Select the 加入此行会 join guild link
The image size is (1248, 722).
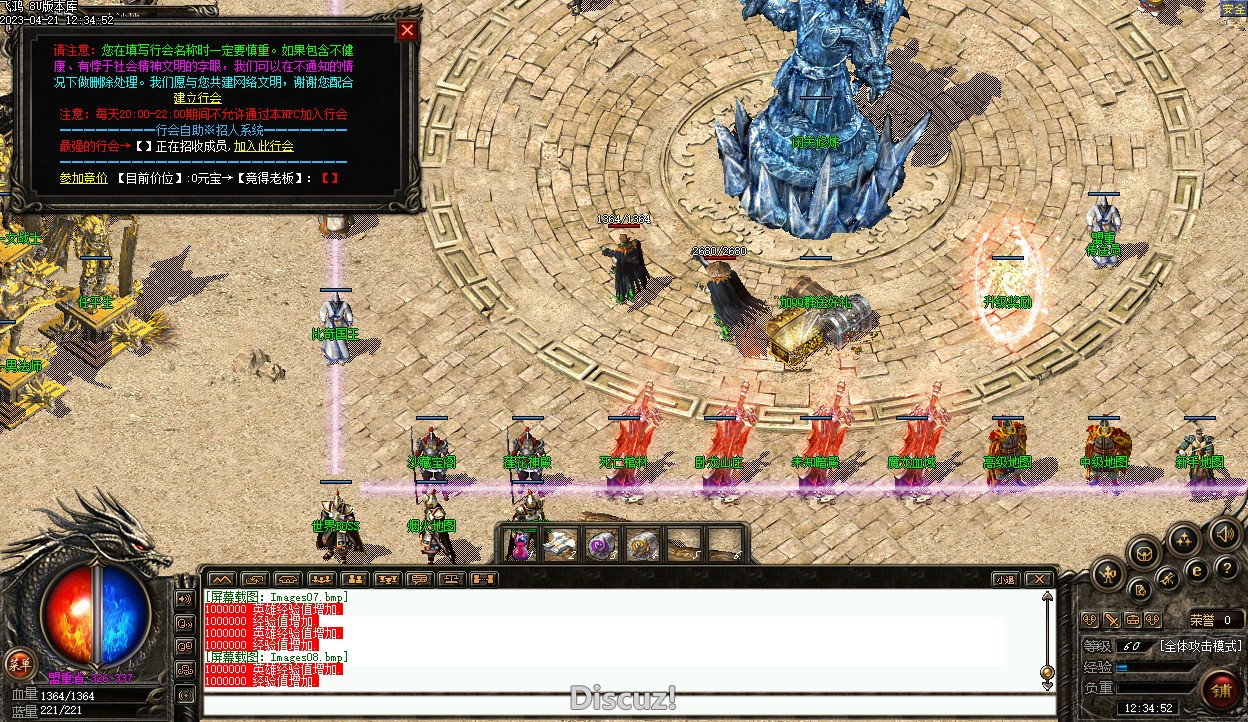(263, 146)
